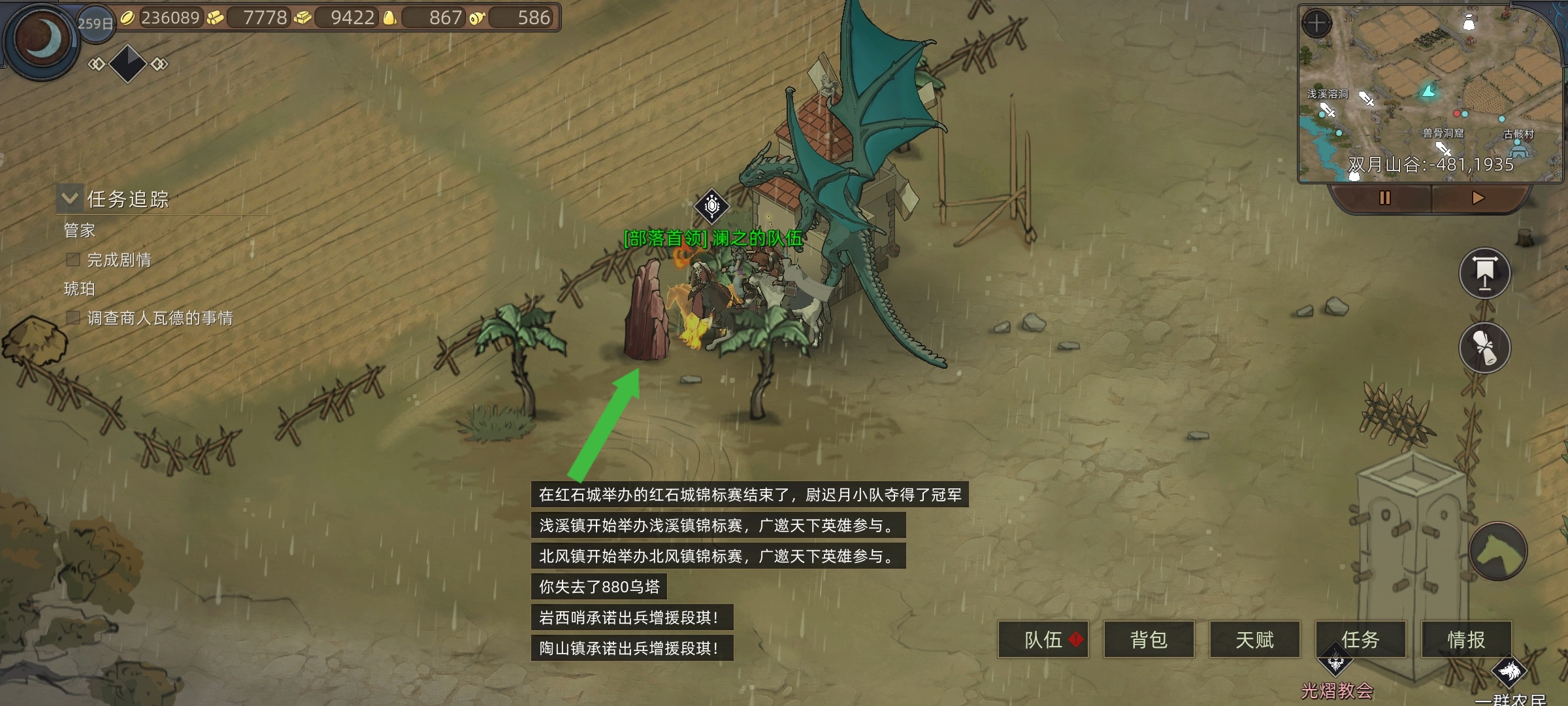Click the 兽骨洞窟 marker on minimap
Image resolution: width=1568 pixels, height=706 pixels.
coord(1443,134)
